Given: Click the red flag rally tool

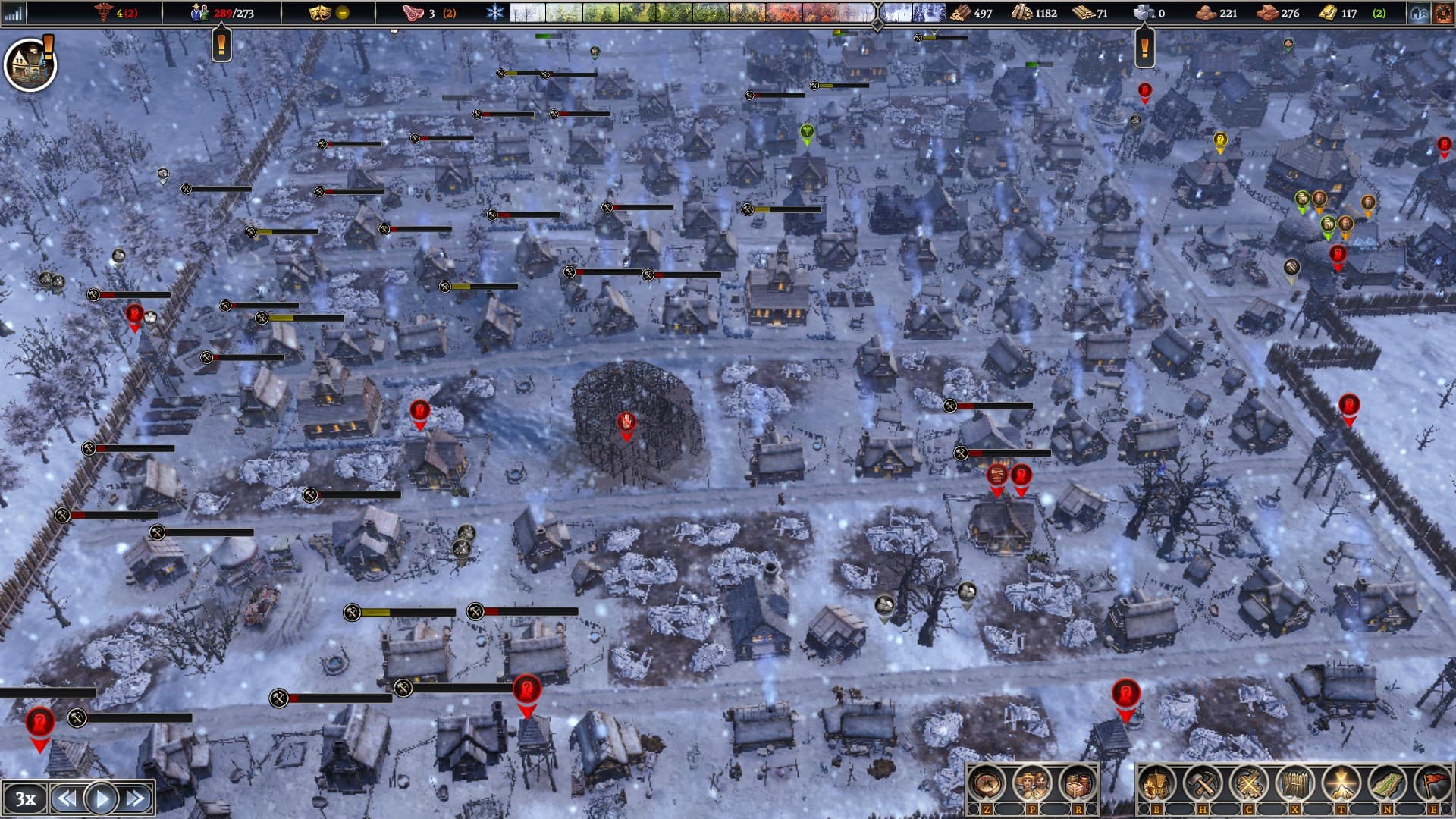Looking at the screenshot, I should coord(1432,784).
